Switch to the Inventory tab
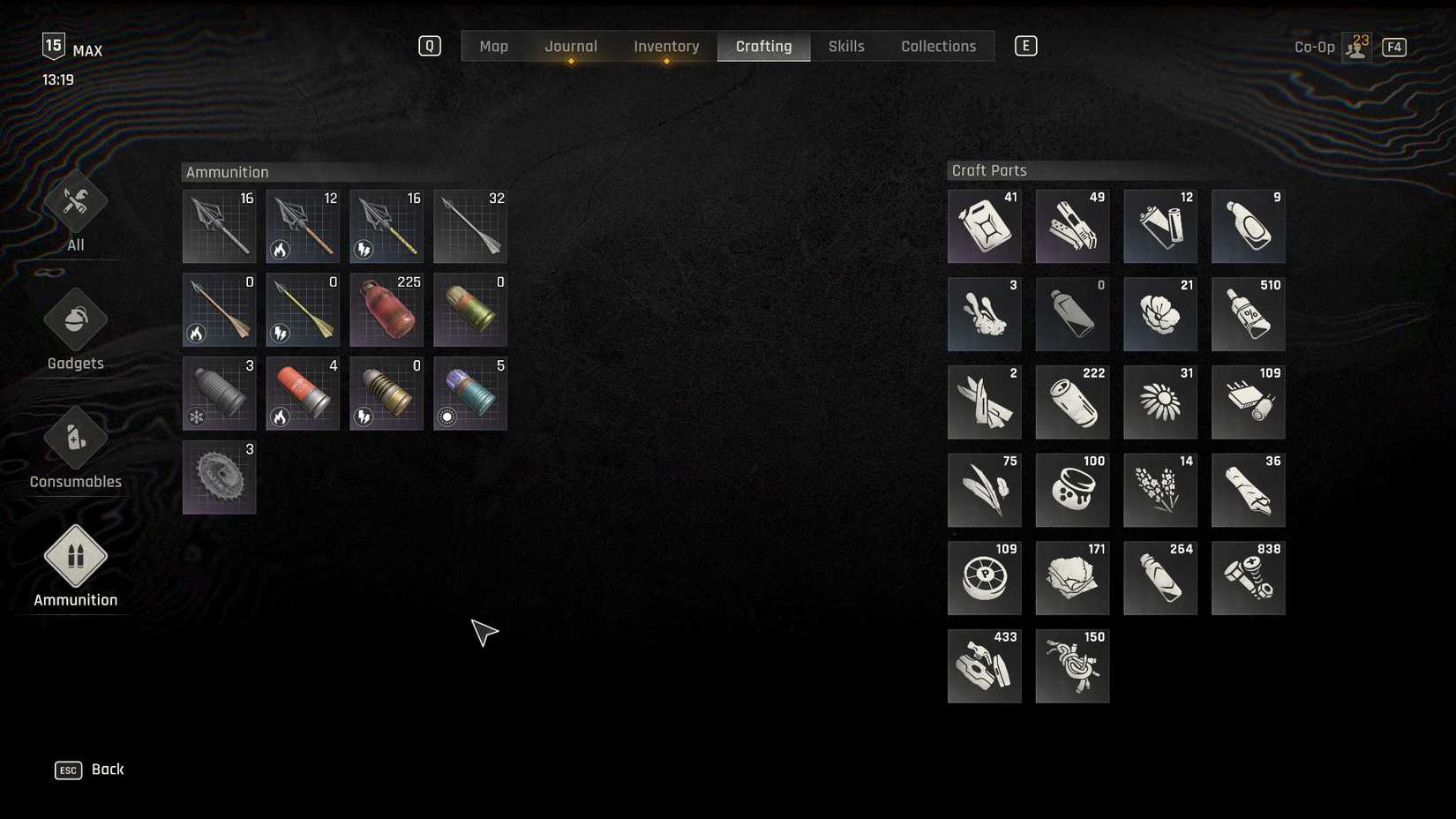 pyautogui.click(x=666, y=46)
